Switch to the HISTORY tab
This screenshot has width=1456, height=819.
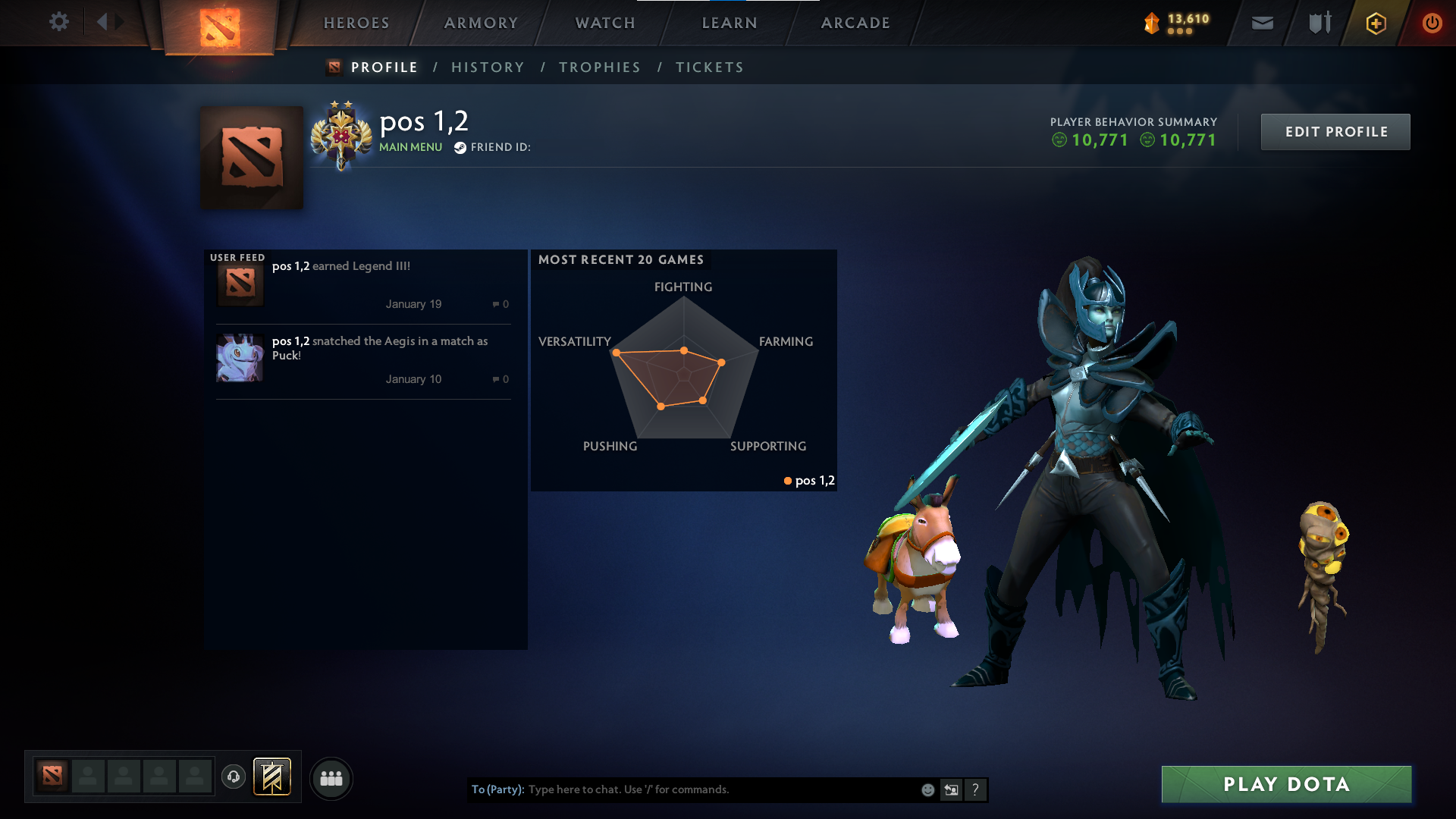pos(488,67)
